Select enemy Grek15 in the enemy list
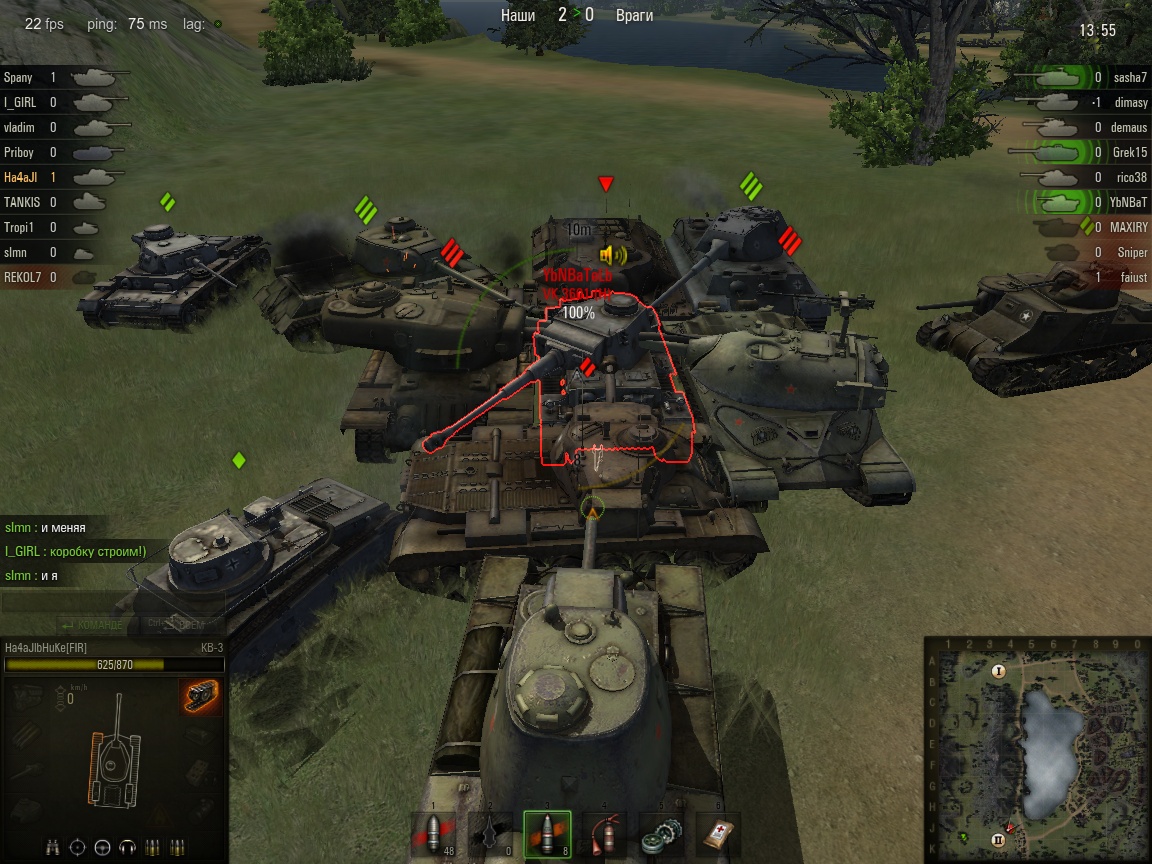Screen dimensions: 1152x864 click(1129, 152)
